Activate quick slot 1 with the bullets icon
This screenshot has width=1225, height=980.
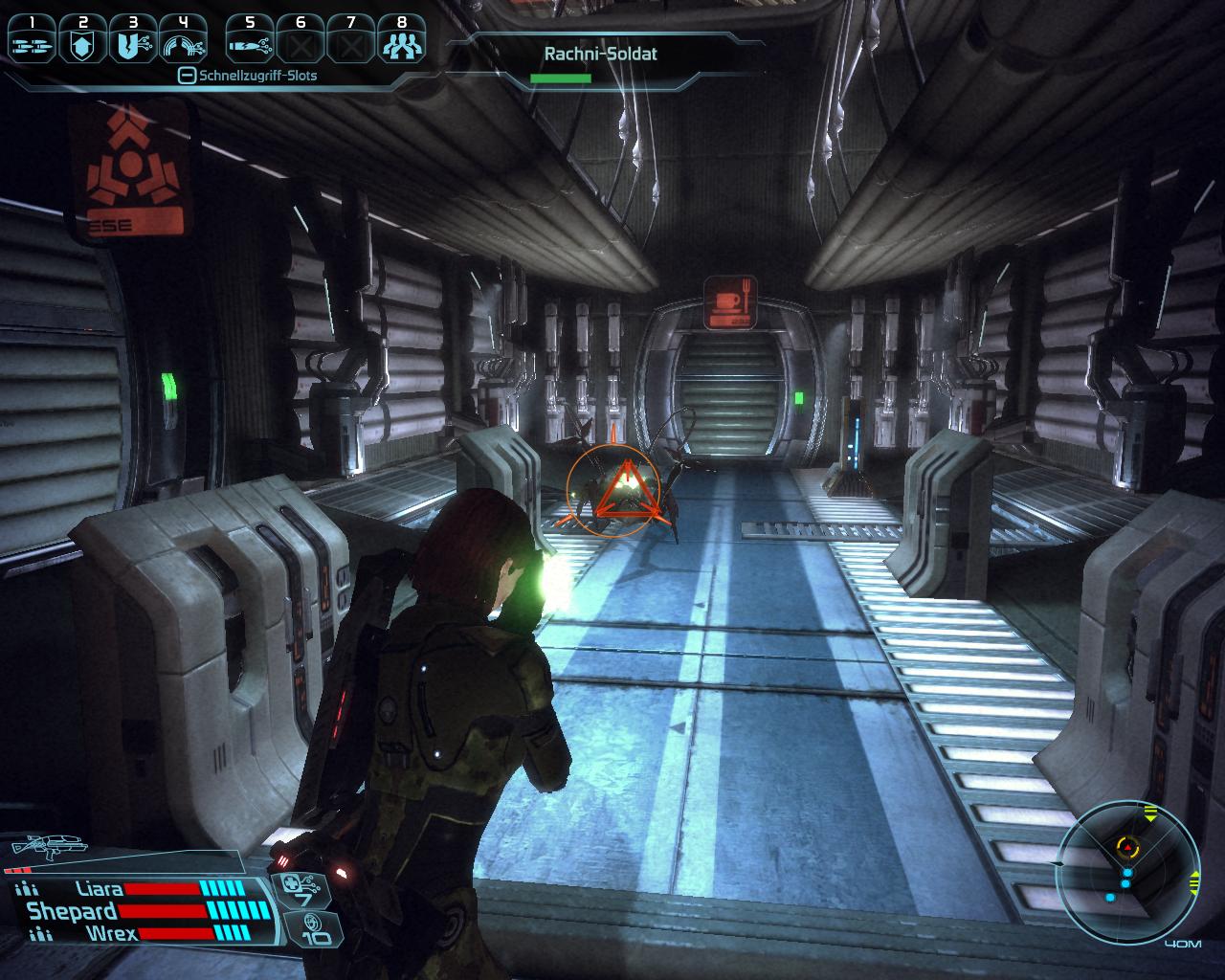point(32,41)
